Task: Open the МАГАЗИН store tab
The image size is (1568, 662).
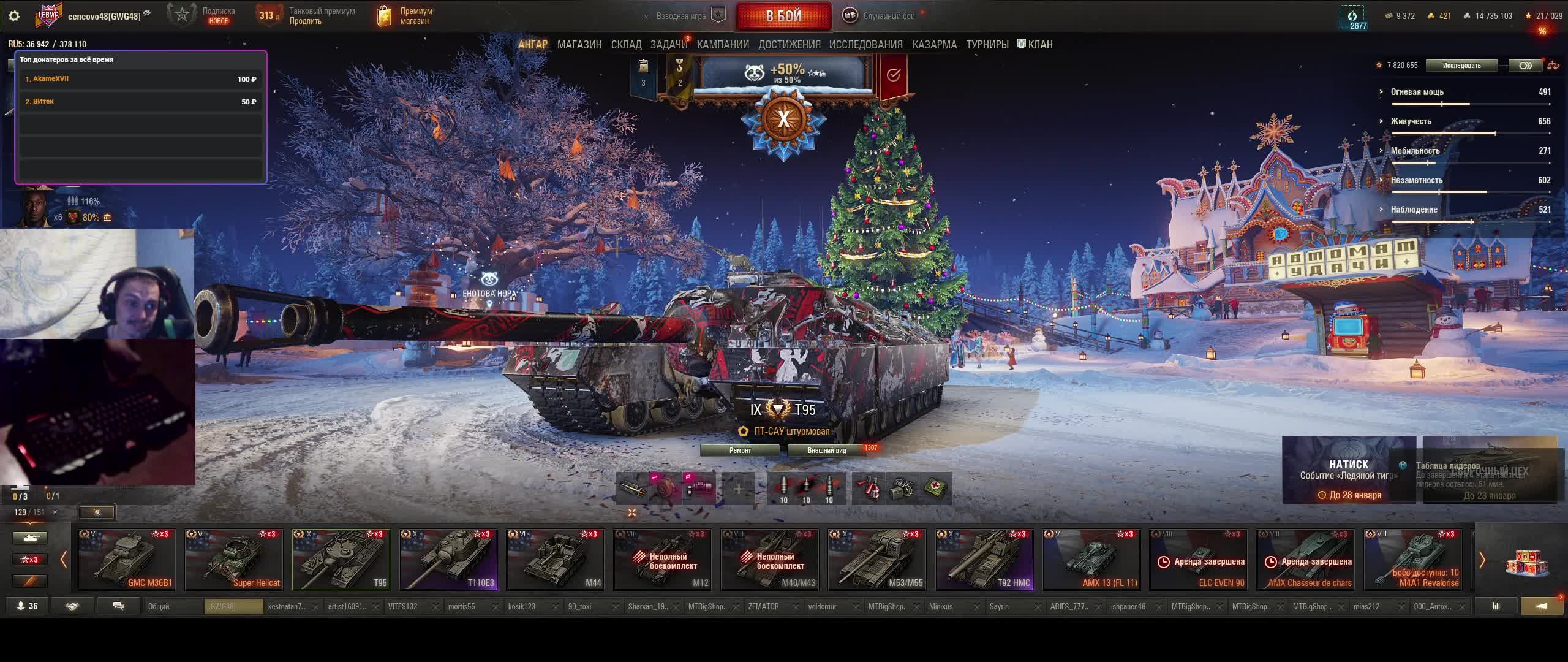Action: (579, 45)
